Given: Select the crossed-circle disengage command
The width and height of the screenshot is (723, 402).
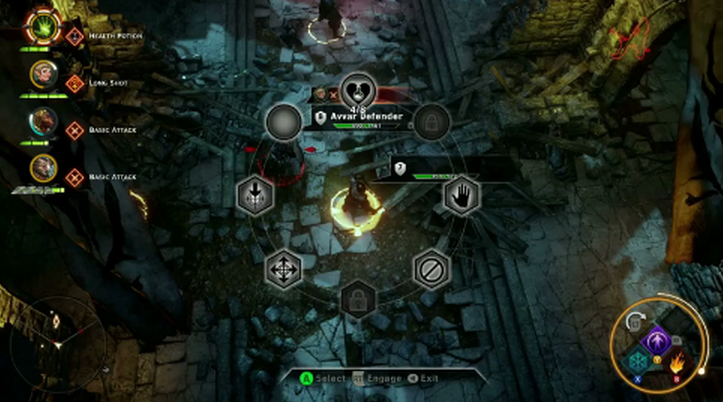Looking at the screenshot, I should 430,268.
